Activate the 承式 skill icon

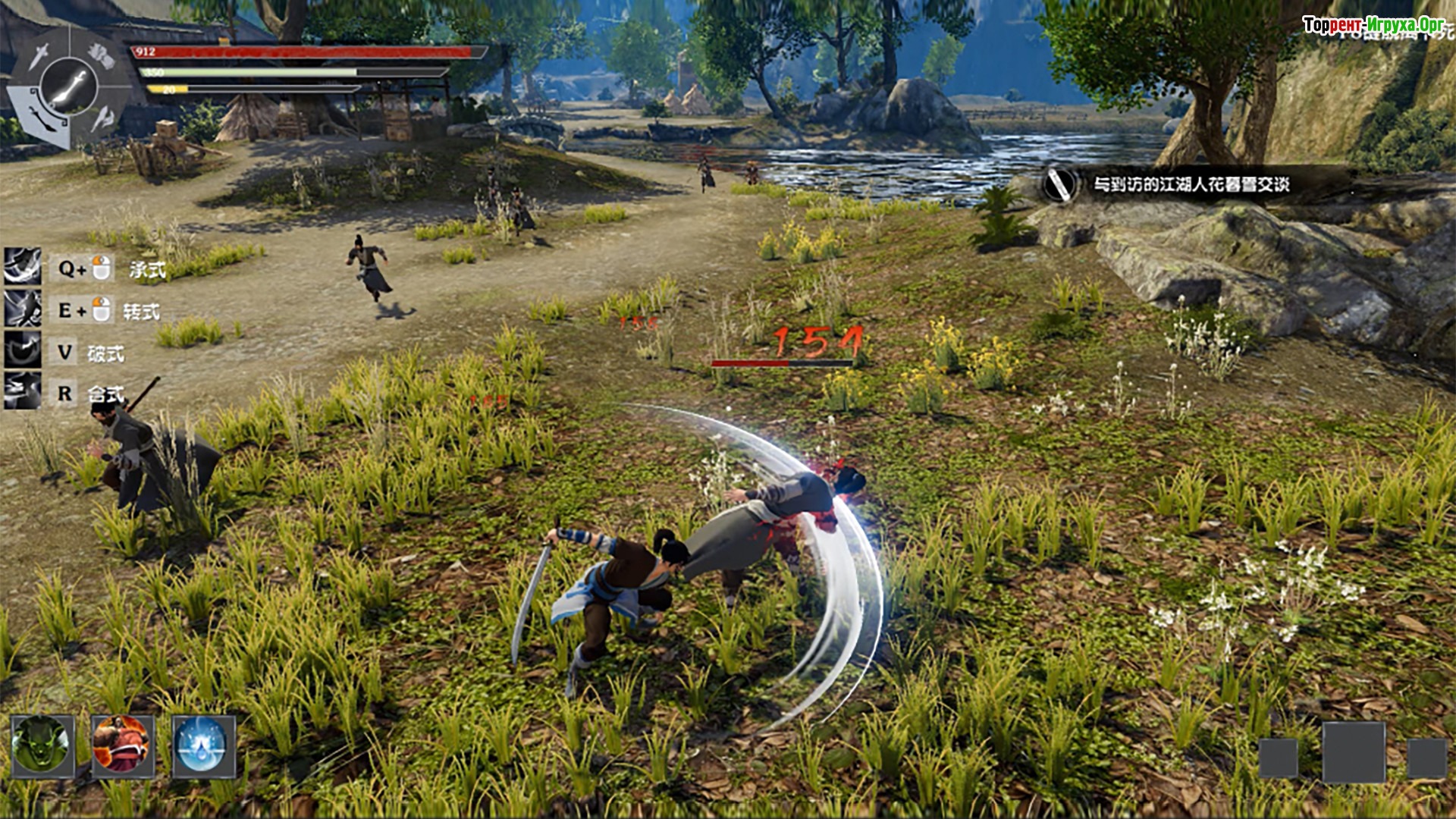[x=23, y=267]
